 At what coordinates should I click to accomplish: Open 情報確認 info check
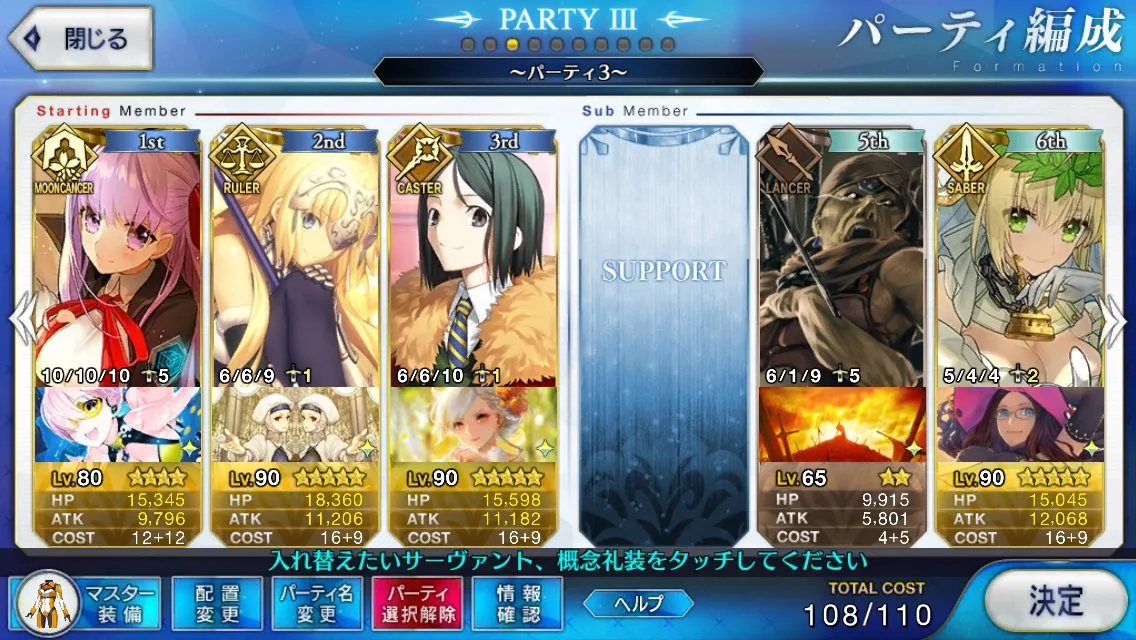(518, 603)
